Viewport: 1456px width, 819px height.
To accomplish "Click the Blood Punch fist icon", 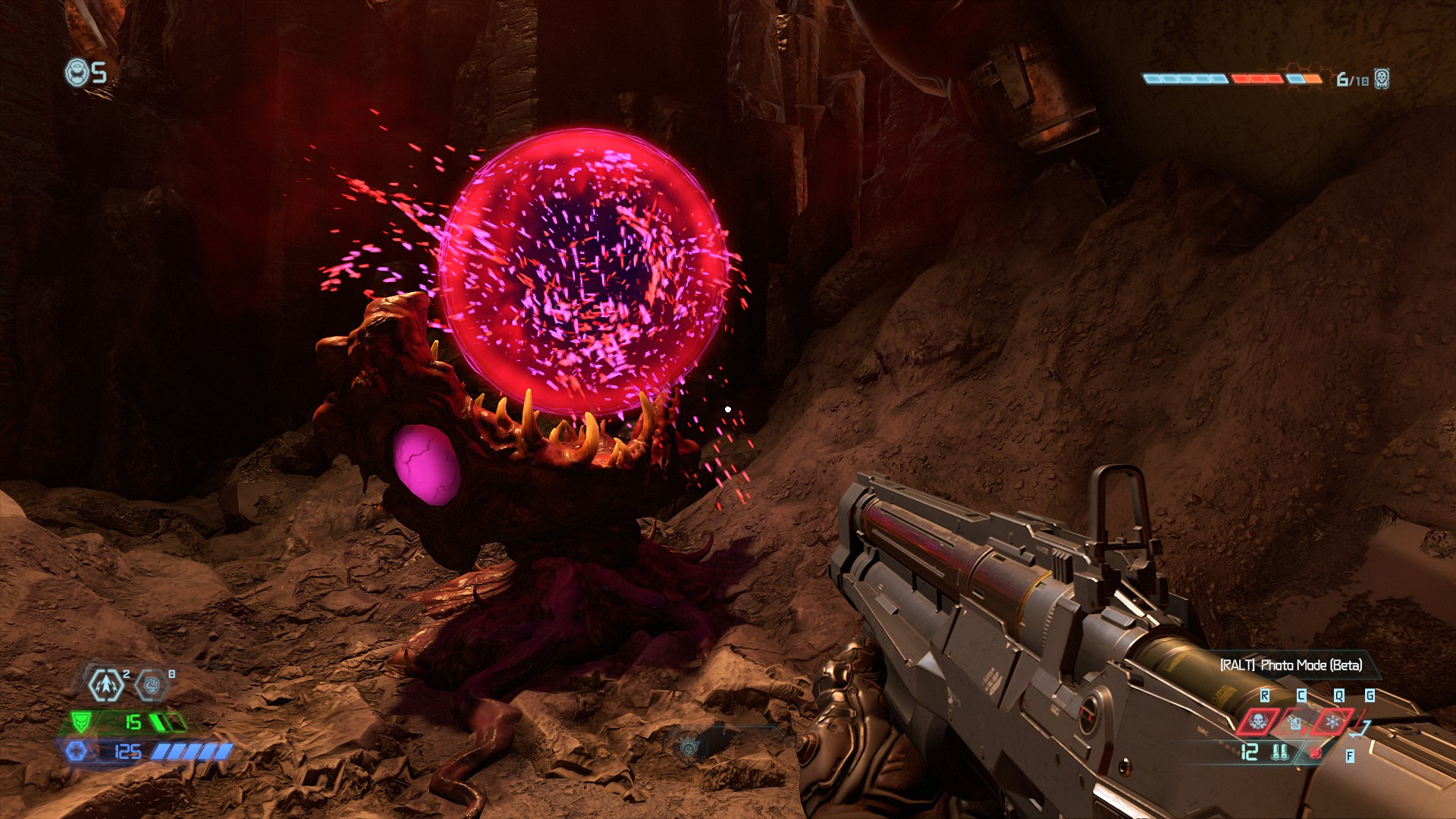I will [x=151, y=686].
